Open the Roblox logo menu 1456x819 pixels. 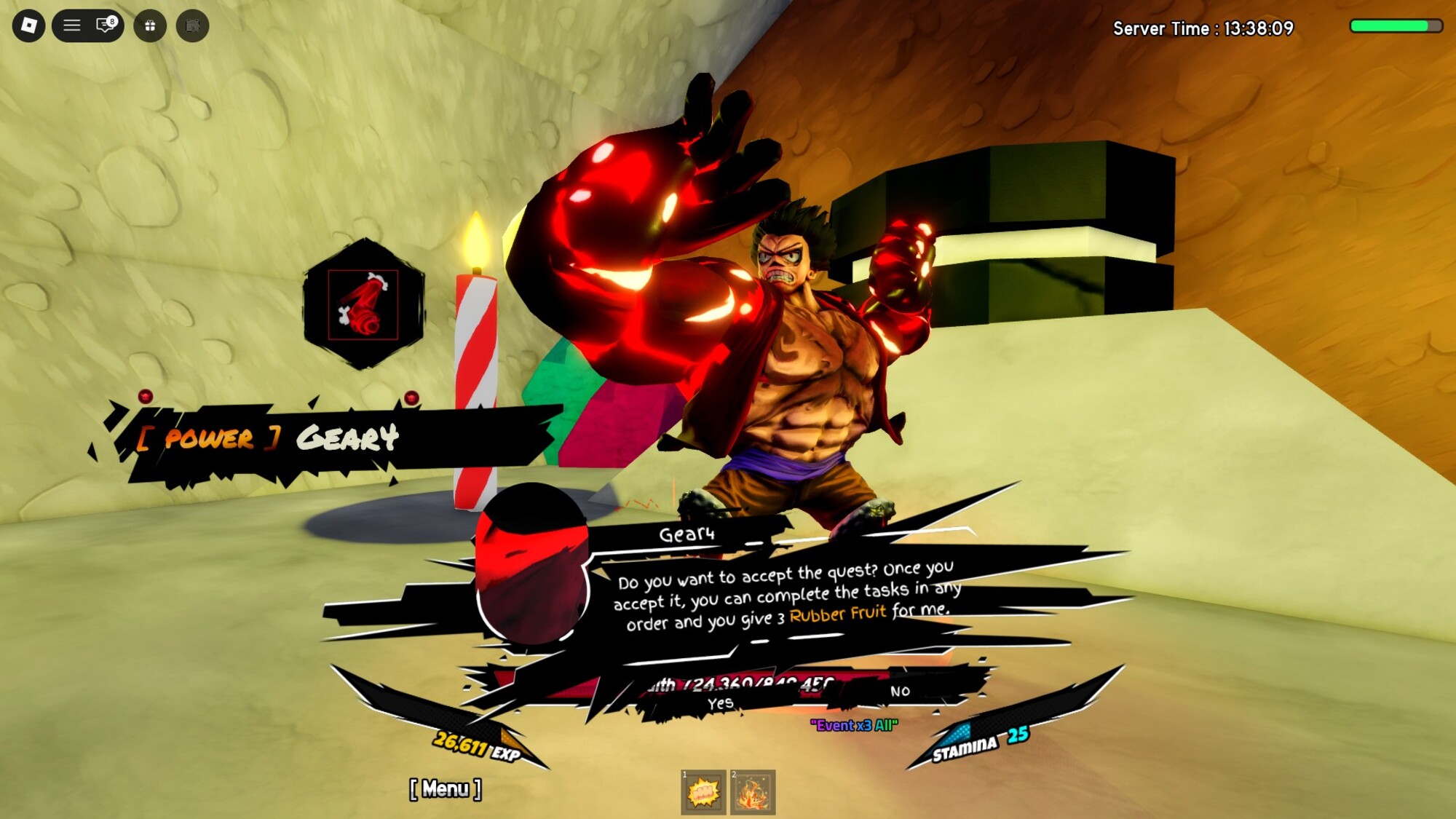[29, 26]
